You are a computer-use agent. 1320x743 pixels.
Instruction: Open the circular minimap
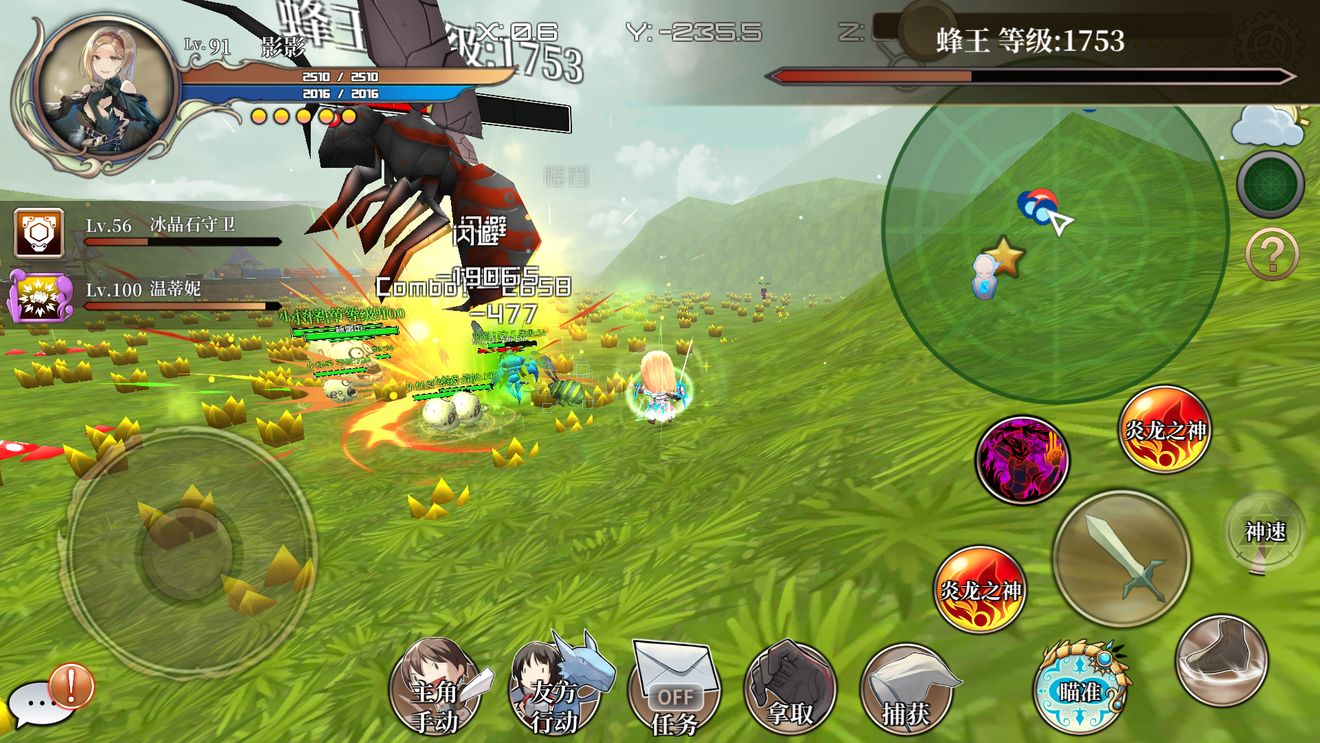click(1054, 228)
